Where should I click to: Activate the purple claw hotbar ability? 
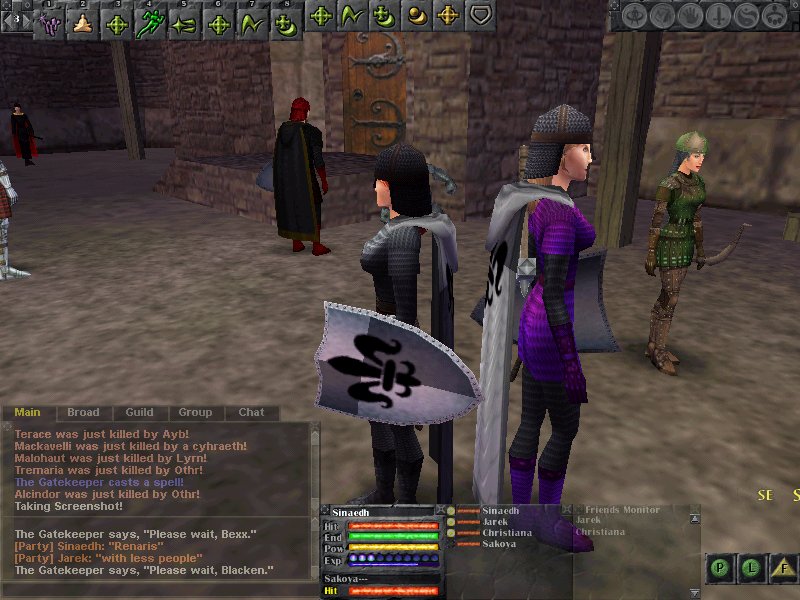click(49, 20)
